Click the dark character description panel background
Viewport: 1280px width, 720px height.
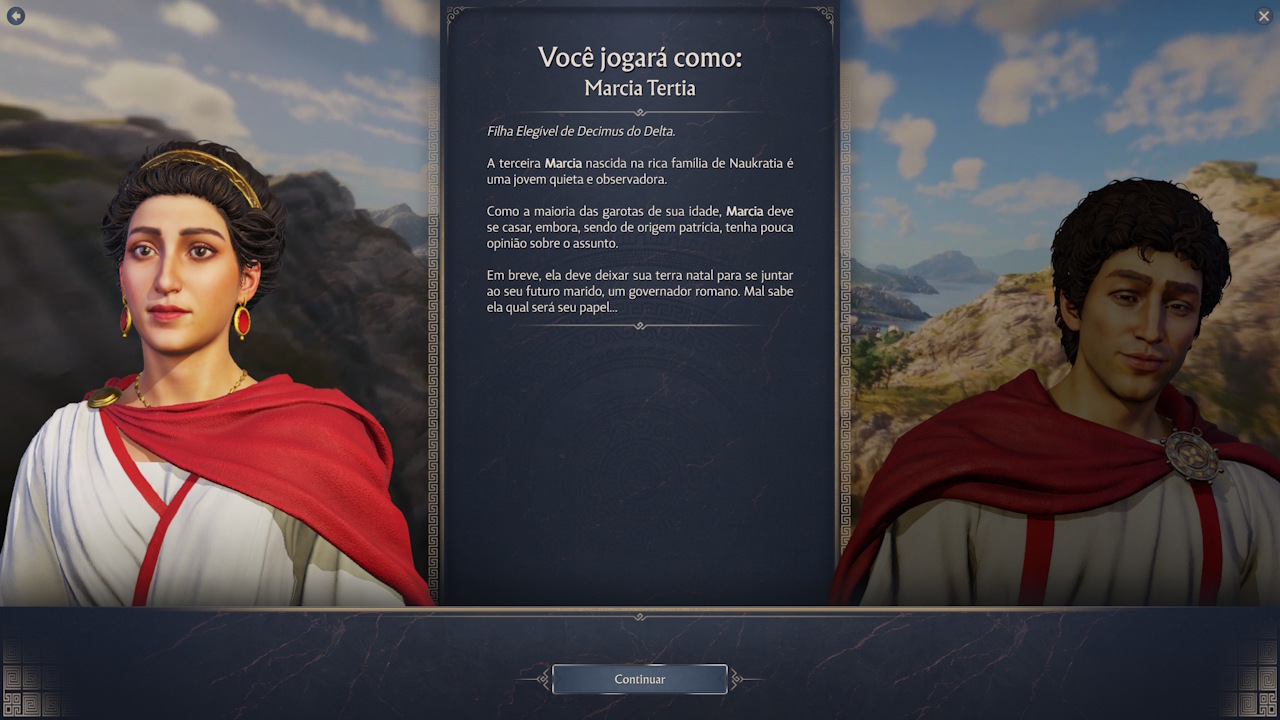point(639,470)
